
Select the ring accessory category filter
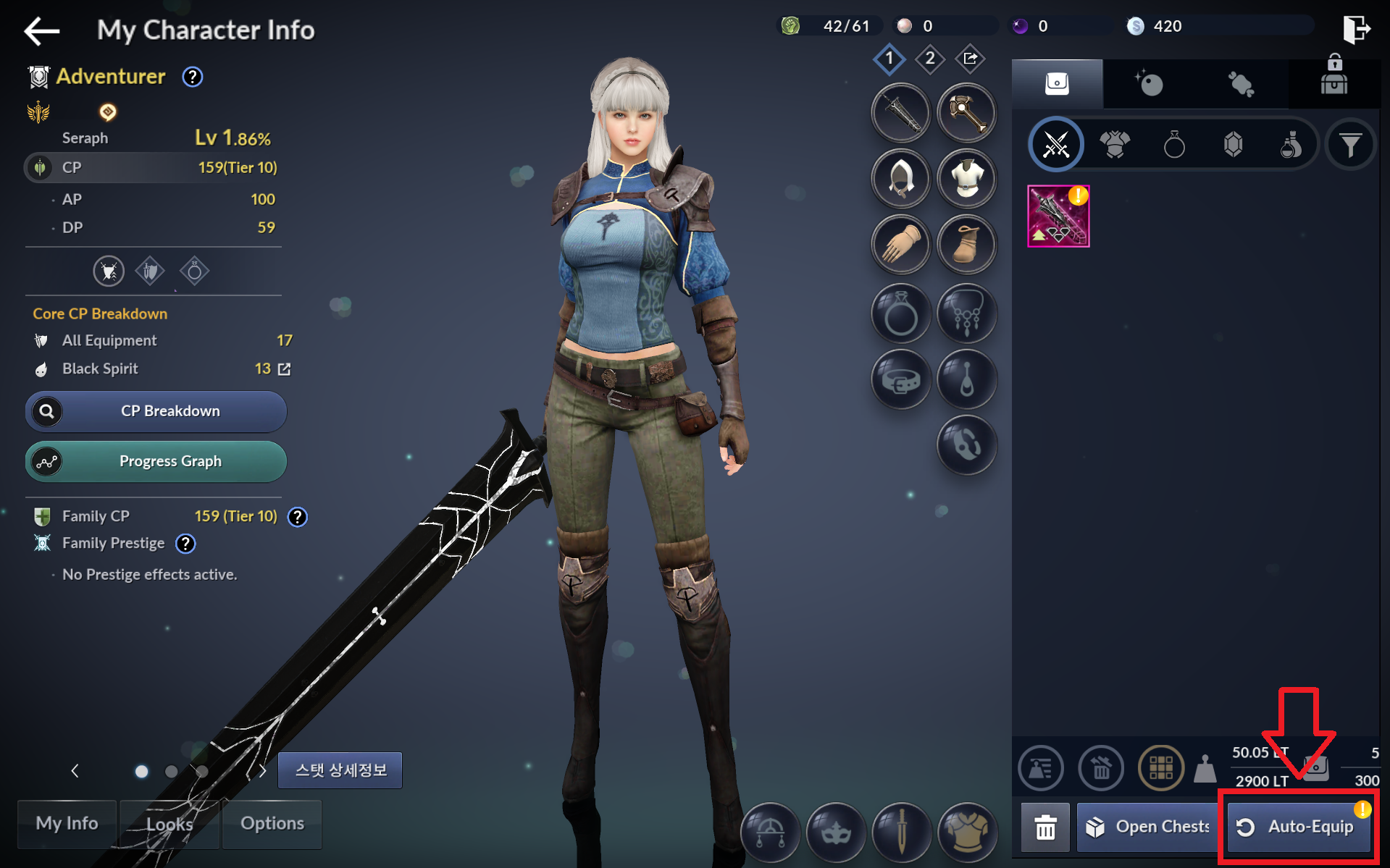click(1174, 145)
